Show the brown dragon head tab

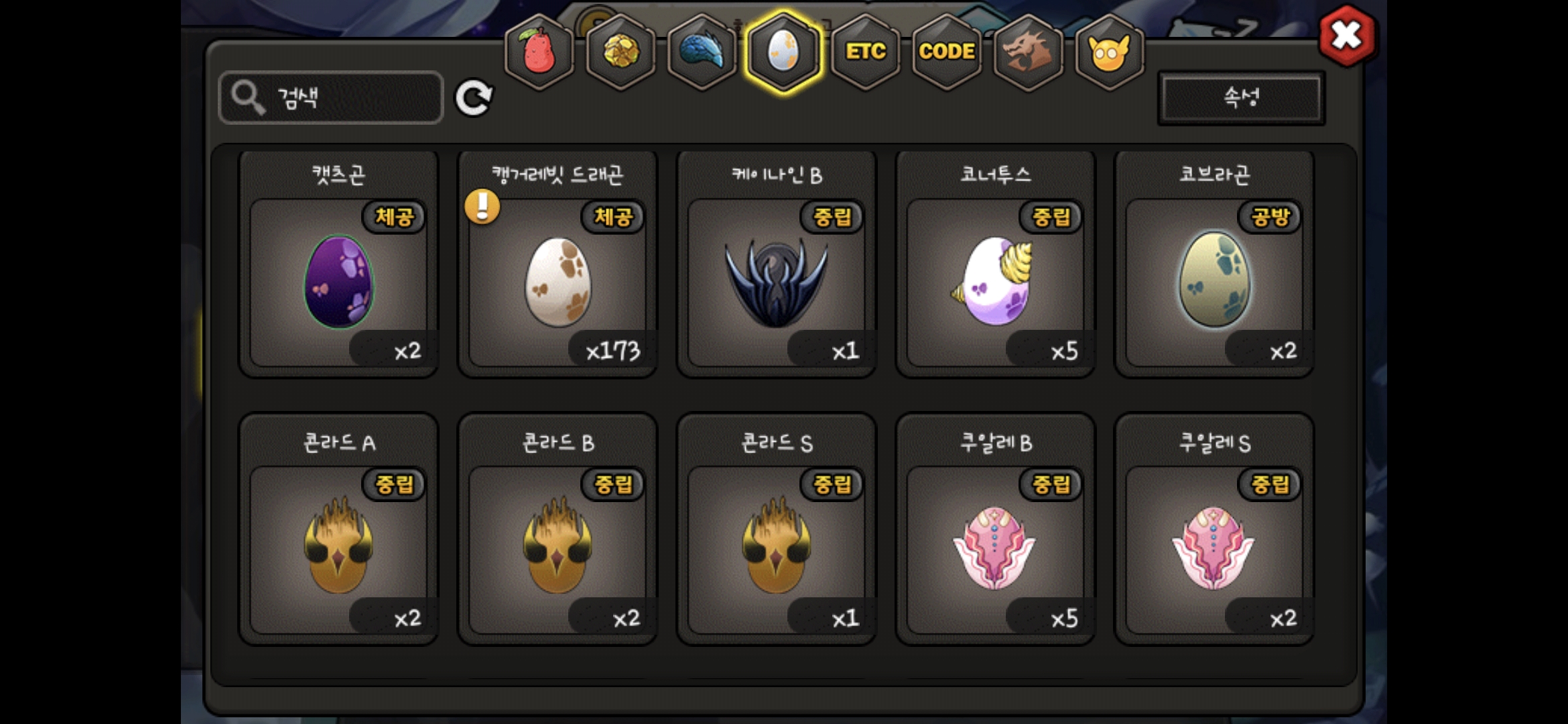[x=1028, y=52]
